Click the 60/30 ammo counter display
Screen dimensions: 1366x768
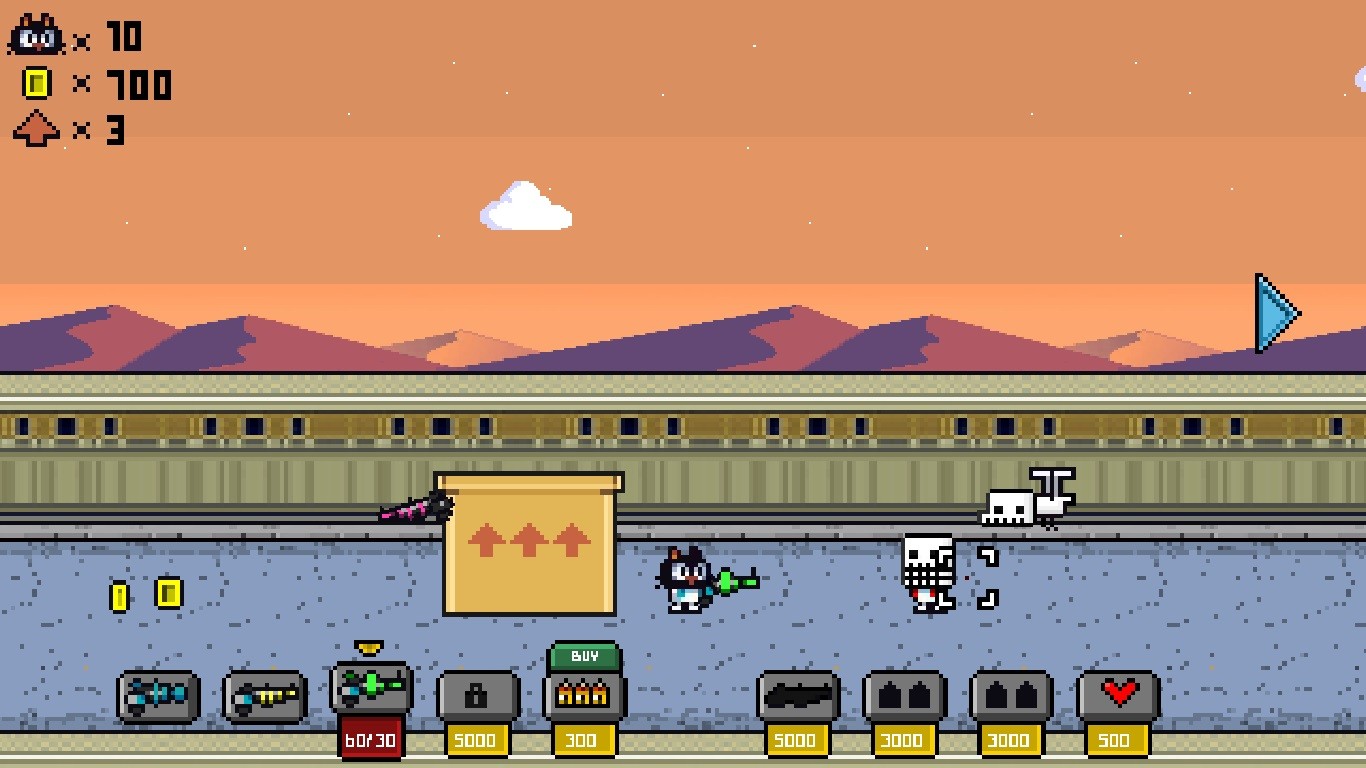pos(372,742)
